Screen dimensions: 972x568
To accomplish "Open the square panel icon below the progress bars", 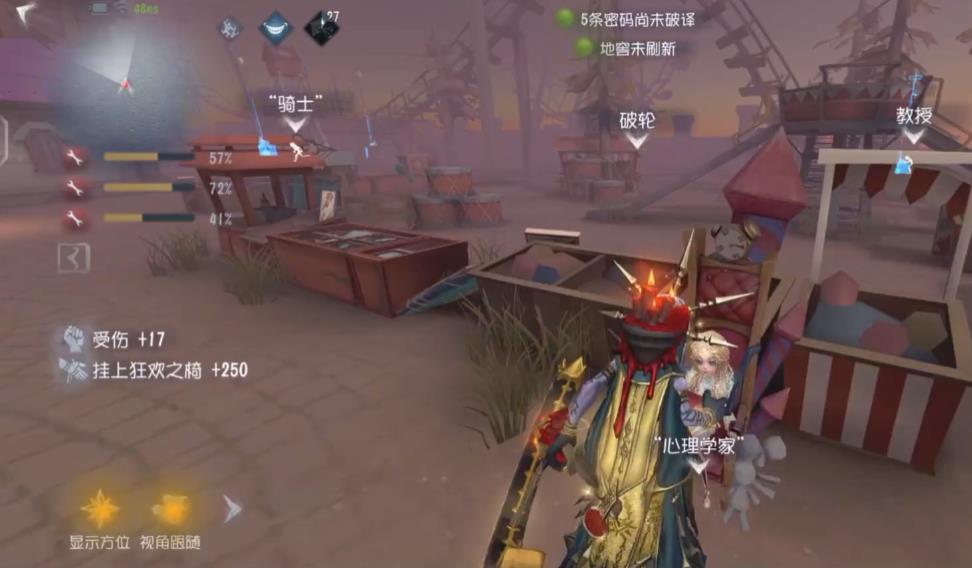I will tap(73, 258).
